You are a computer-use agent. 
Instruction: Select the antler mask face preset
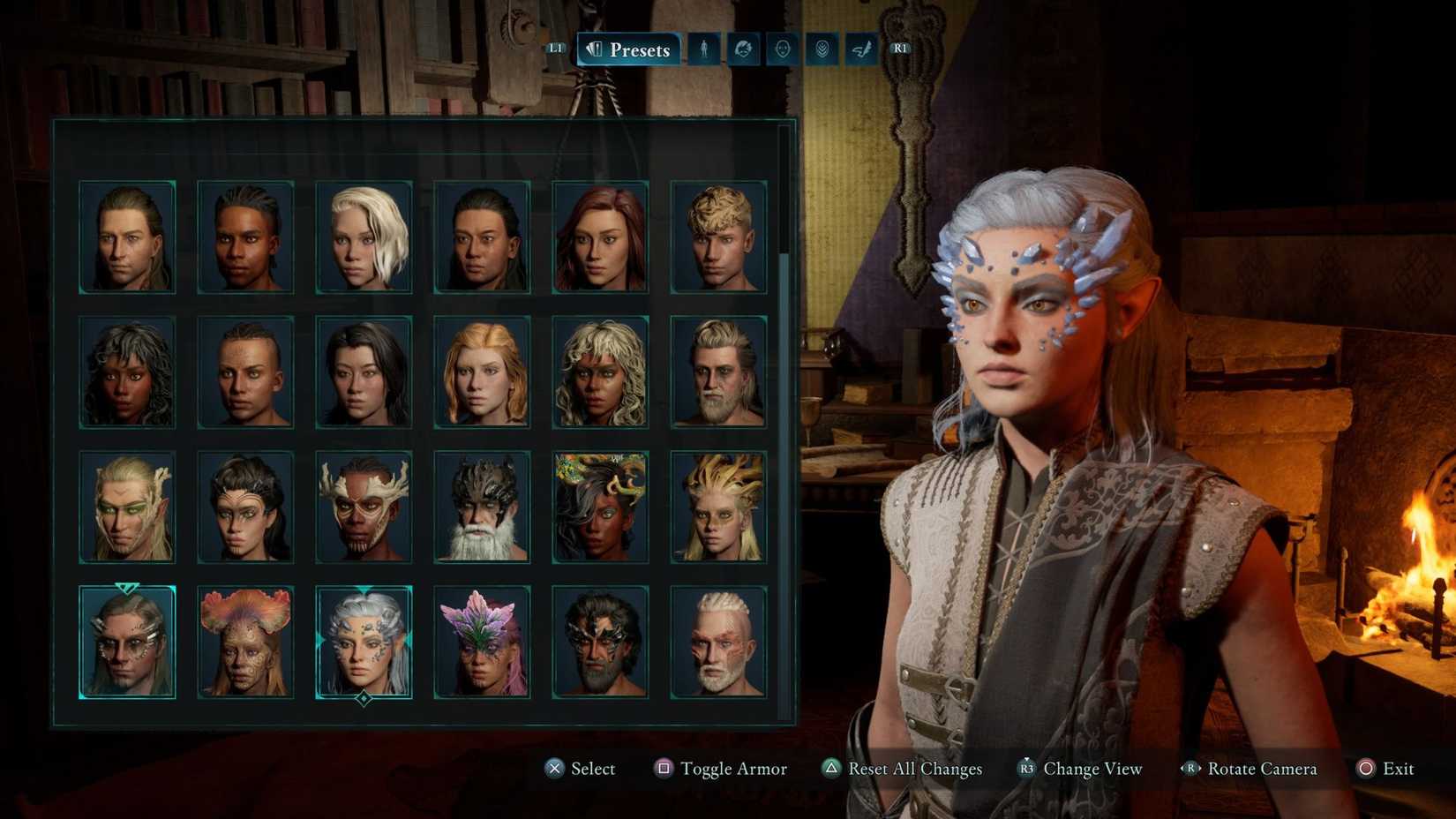point(364,507)
